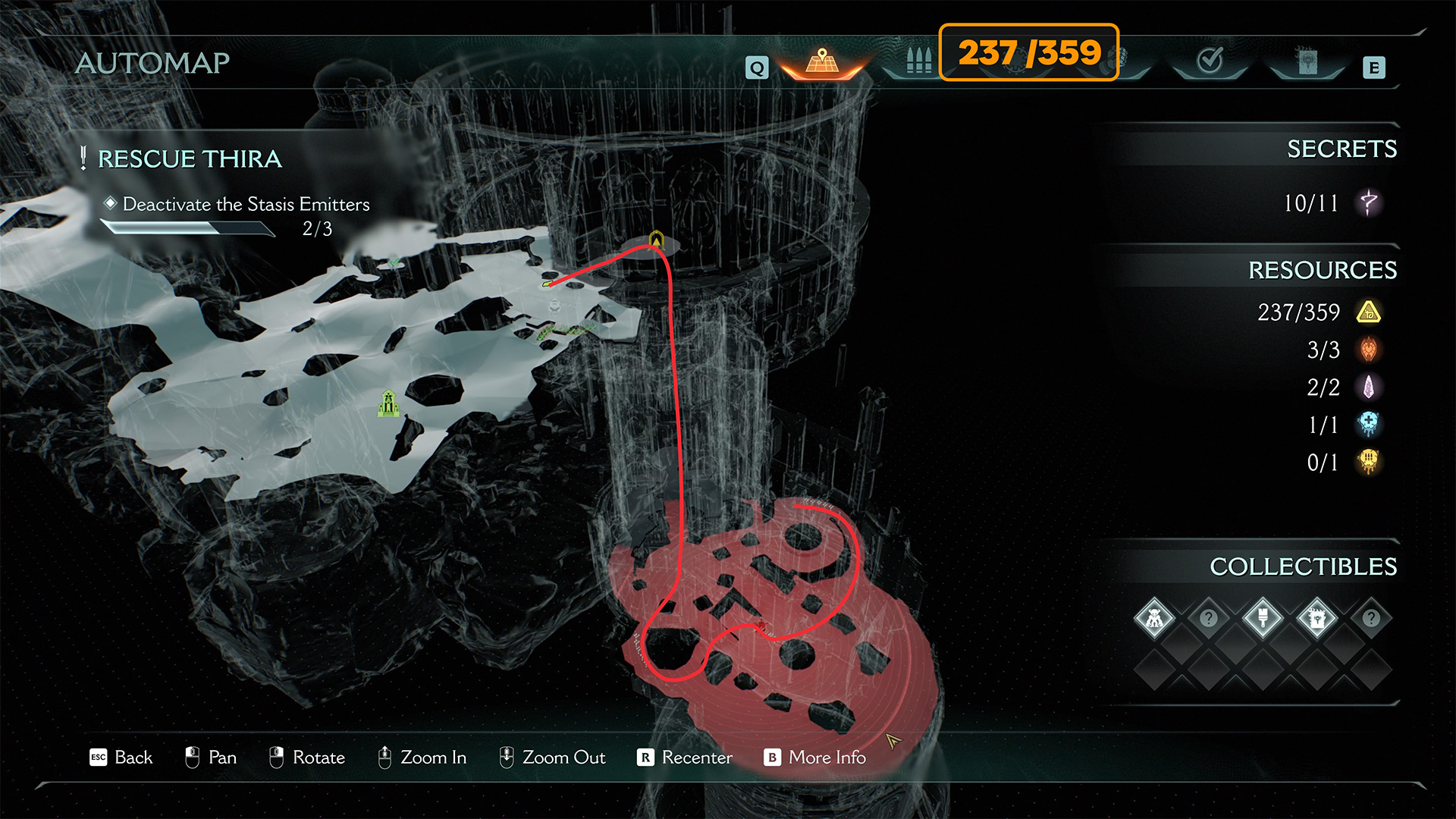Click the green station marker on the map

[388, 403]
